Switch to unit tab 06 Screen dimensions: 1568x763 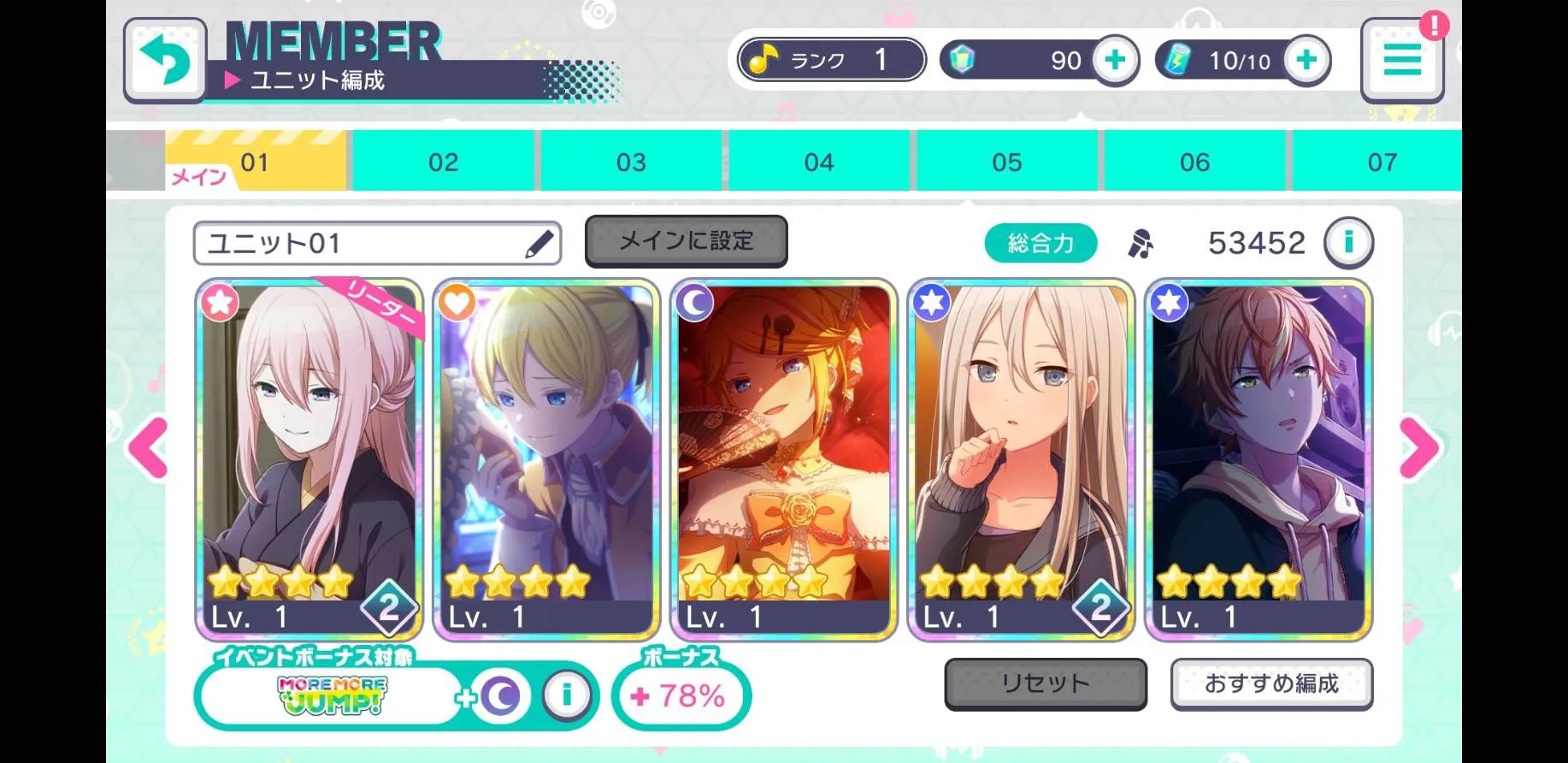[x=1194, y=162]
